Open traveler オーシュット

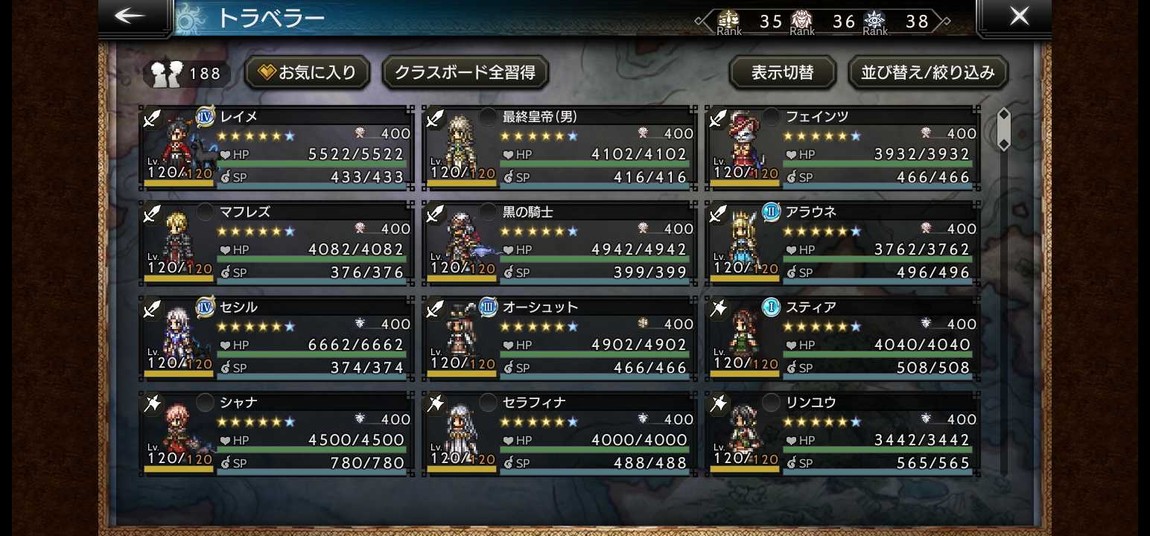(x=559, y=337)
